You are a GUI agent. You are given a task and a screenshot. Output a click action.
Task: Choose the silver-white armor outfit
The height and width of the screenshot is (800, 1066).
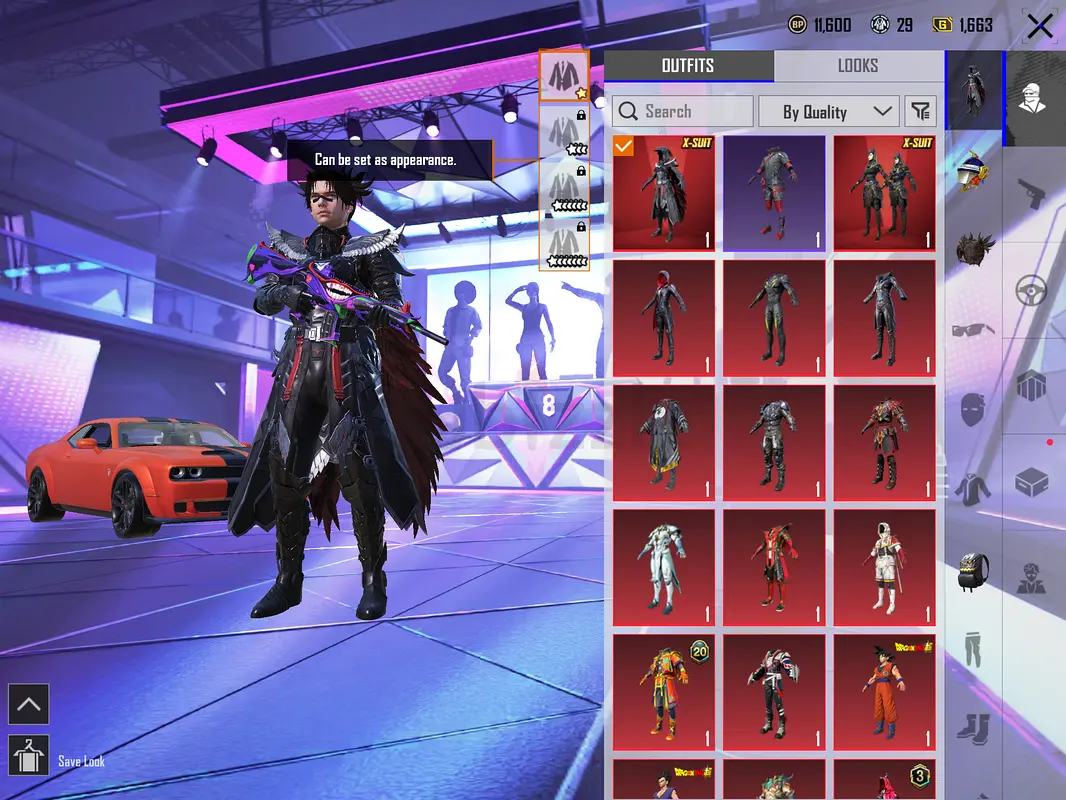click(664, 567)
